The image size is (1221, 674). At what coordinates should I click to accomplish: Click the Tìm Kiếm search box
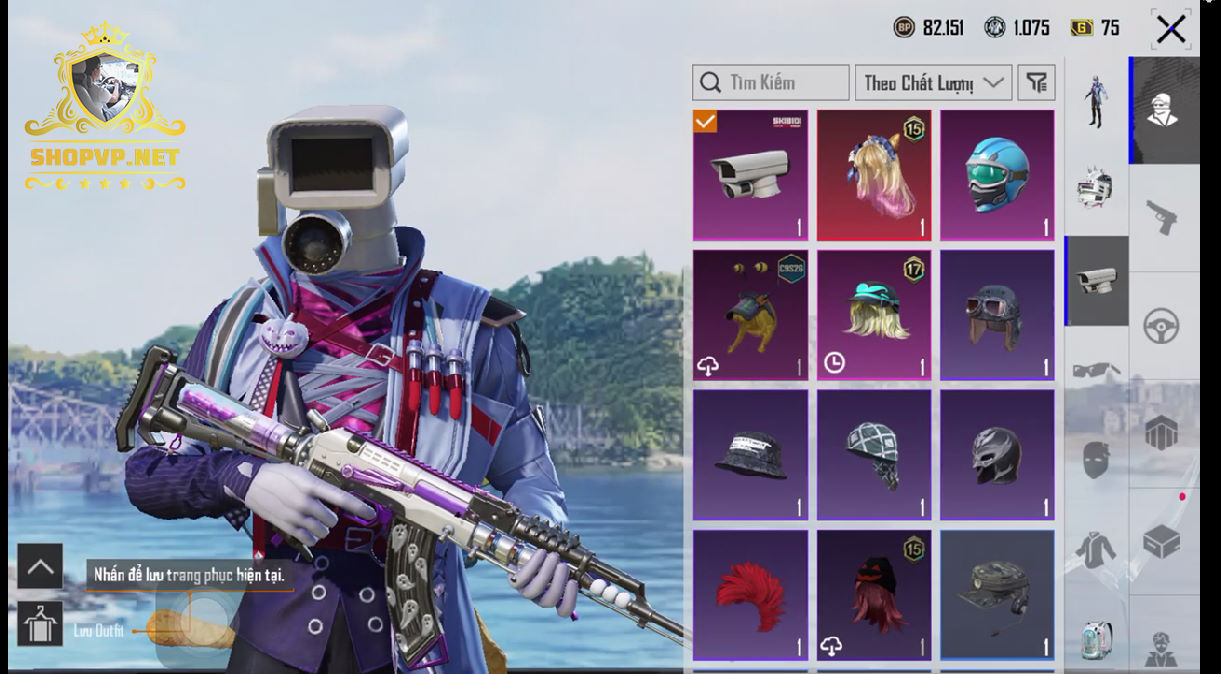pos(770,83)
